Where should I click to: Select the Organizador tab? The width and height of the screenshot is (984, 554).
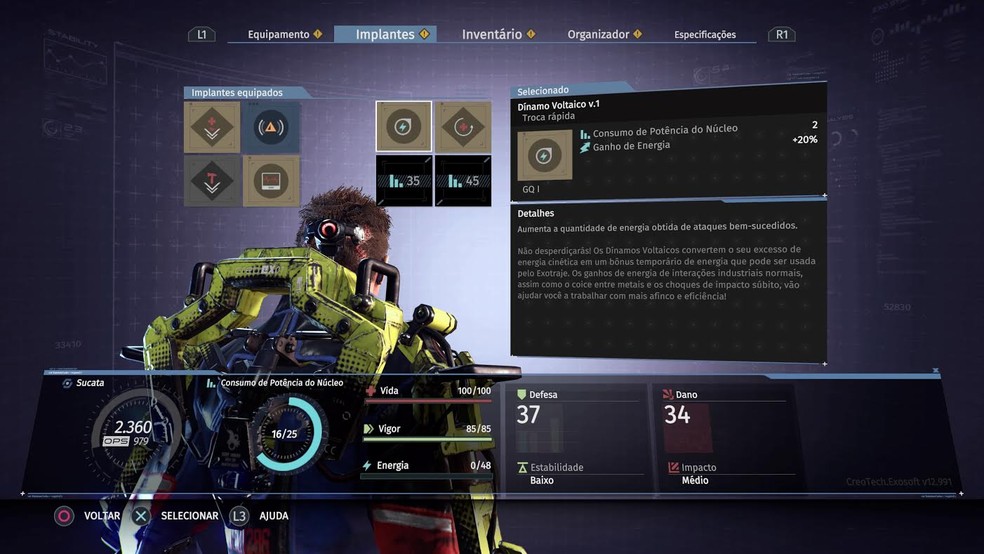599,34
